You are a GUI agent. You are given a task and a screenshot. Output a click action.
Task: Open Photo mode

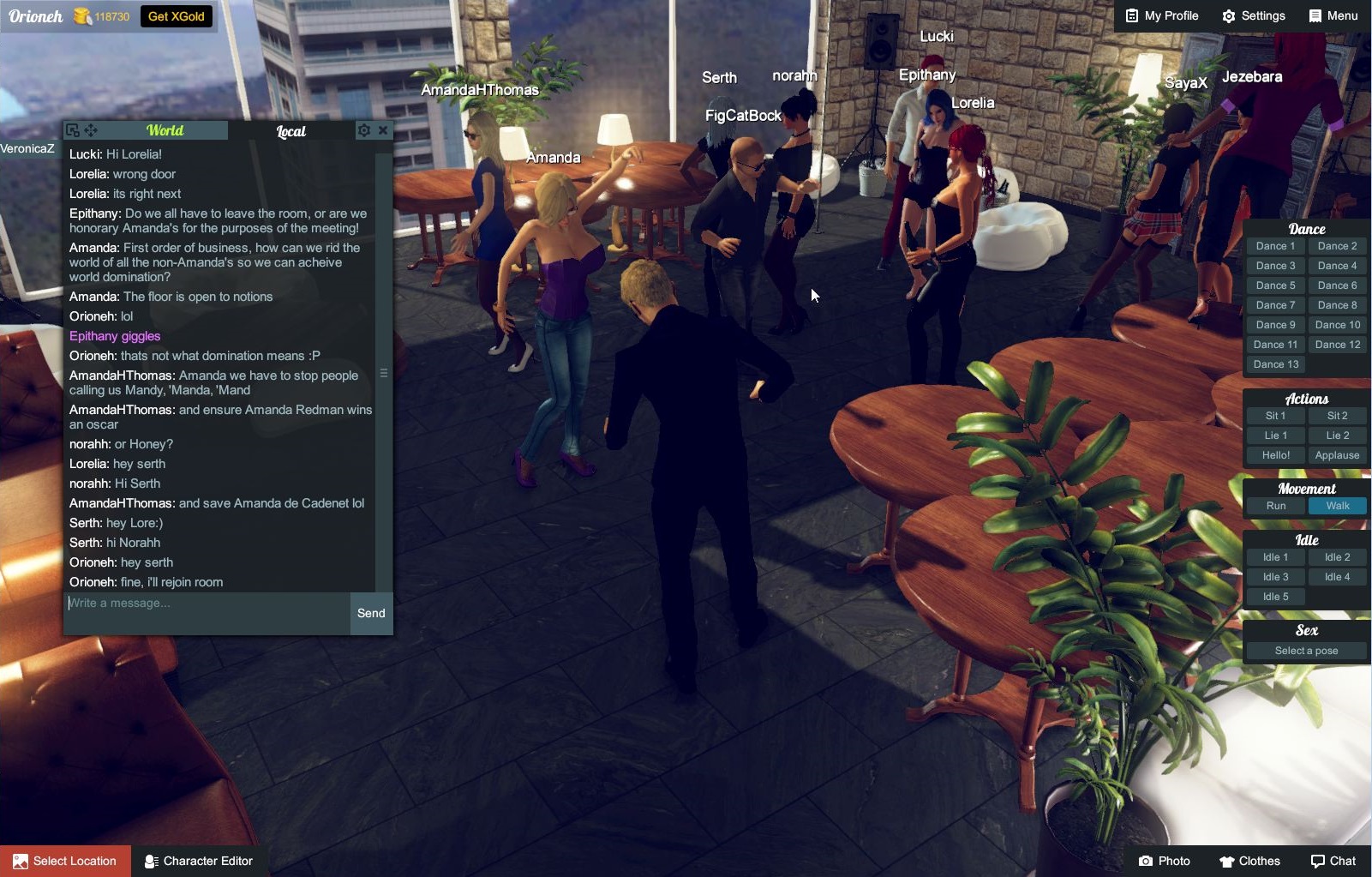click(x=1164, y=861)
